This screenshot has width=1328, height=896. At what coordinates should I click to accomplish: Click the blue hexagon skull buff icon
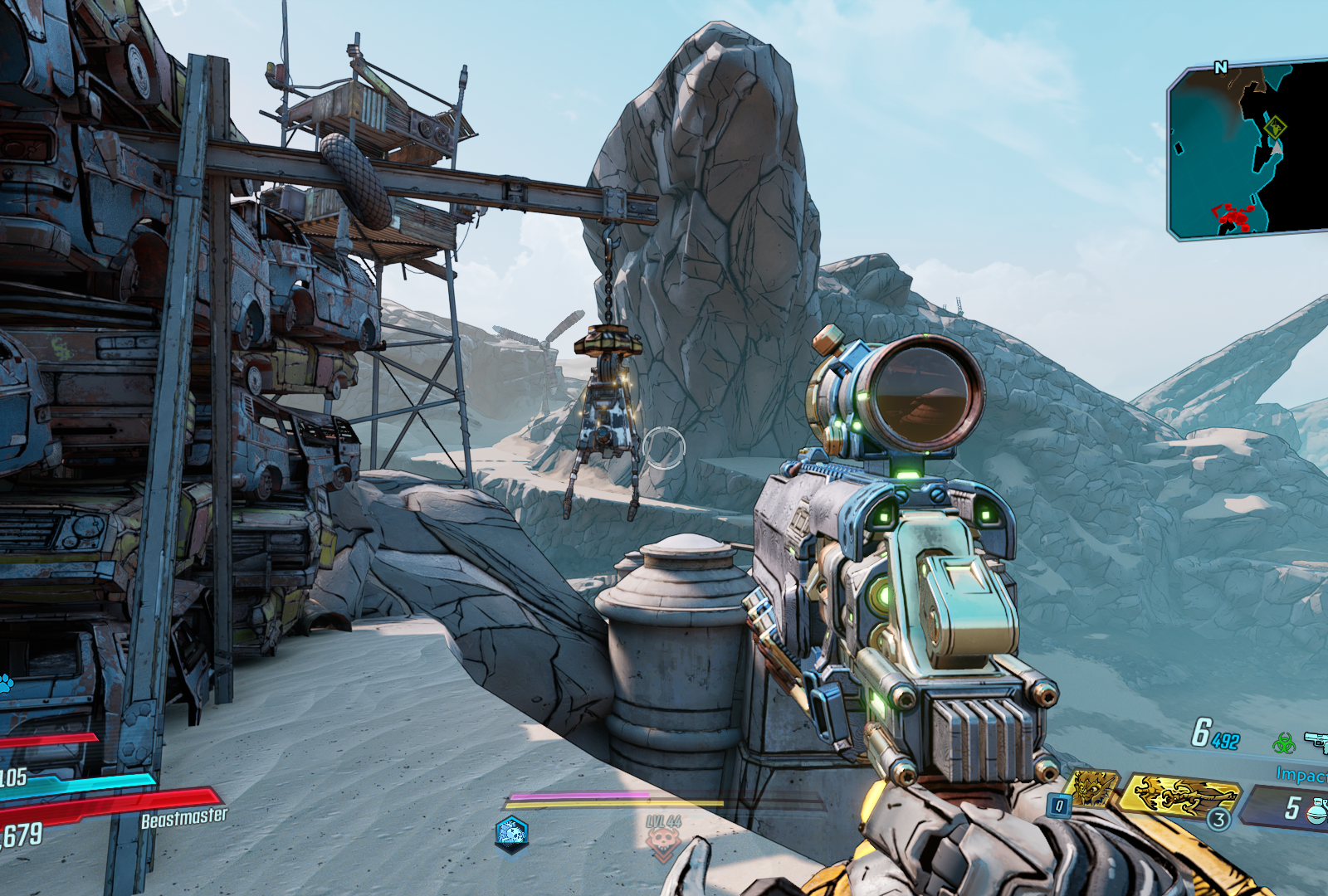click(x=511, y=832)
